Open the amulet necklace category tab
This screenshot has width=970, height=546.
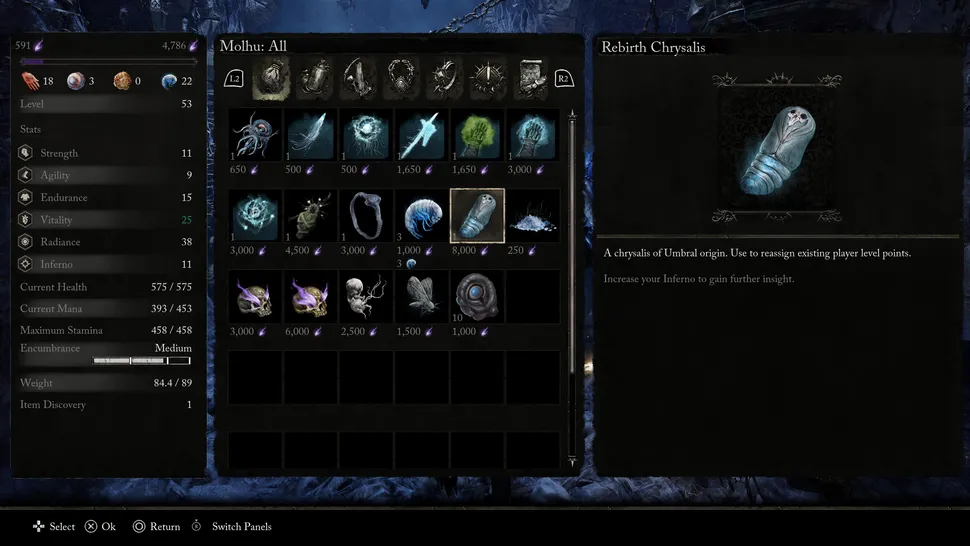pos(401,77)
